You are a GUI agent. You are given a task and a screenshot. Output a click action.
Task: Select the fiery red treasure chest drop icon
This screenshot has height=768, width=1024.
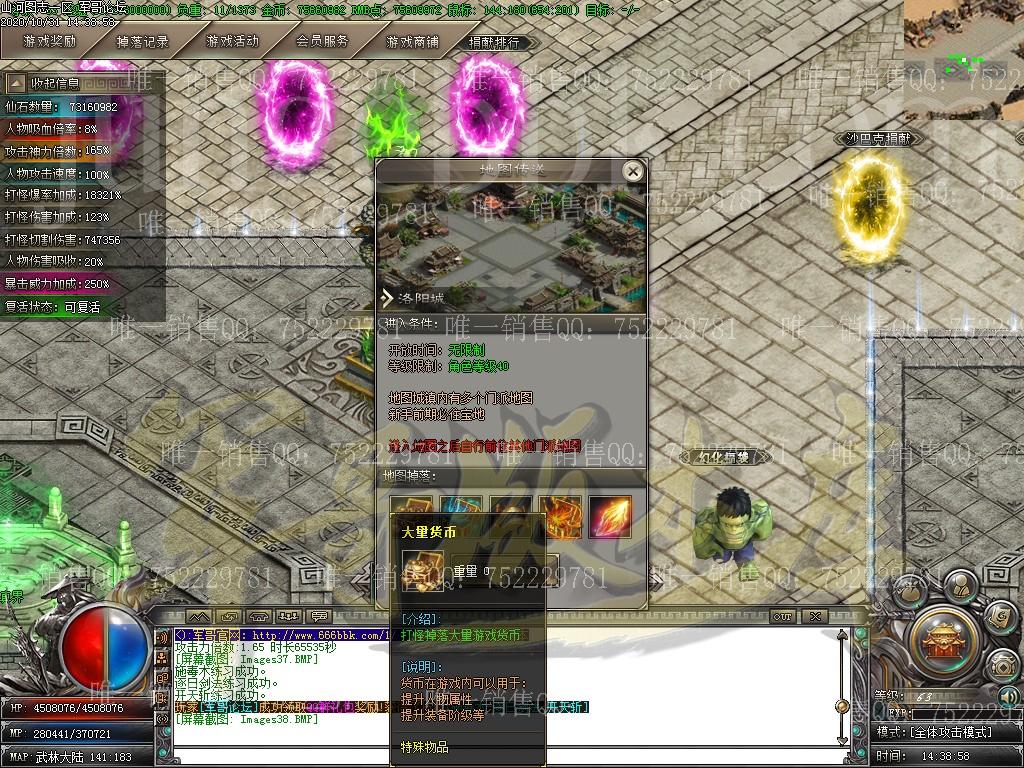560,516
